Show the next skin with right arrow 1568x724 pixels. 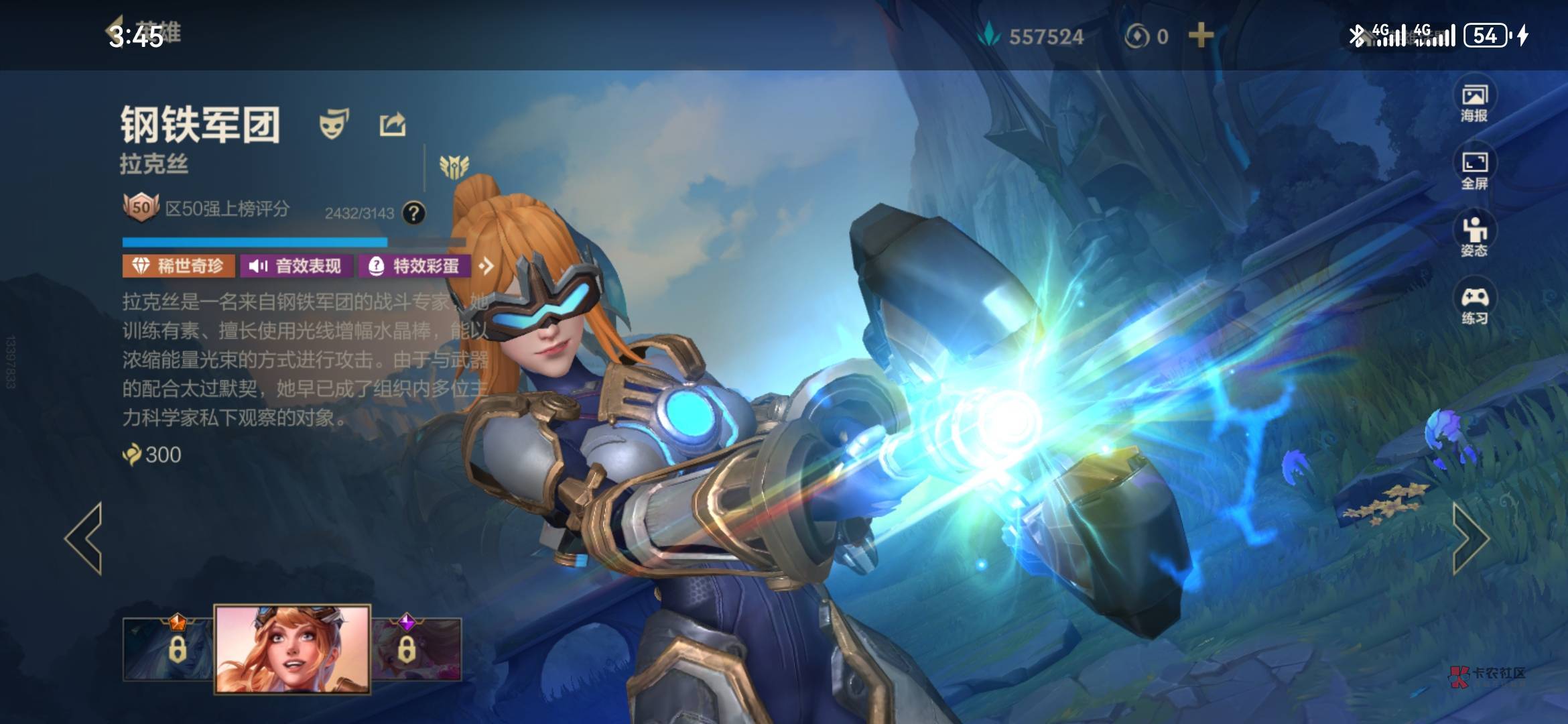tap(1470, 538)
